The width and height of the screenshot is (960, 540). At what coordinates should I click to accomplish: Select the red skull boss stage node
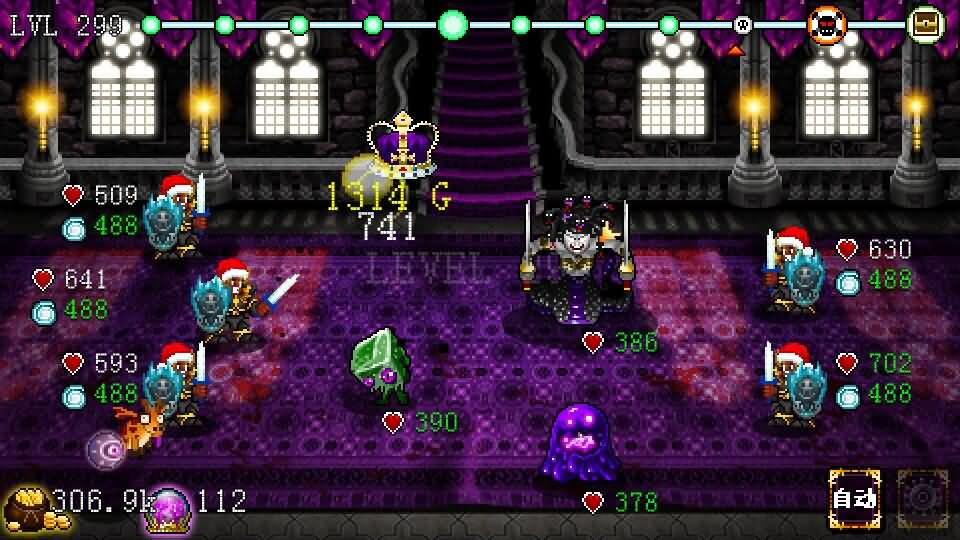click(826, 25)
